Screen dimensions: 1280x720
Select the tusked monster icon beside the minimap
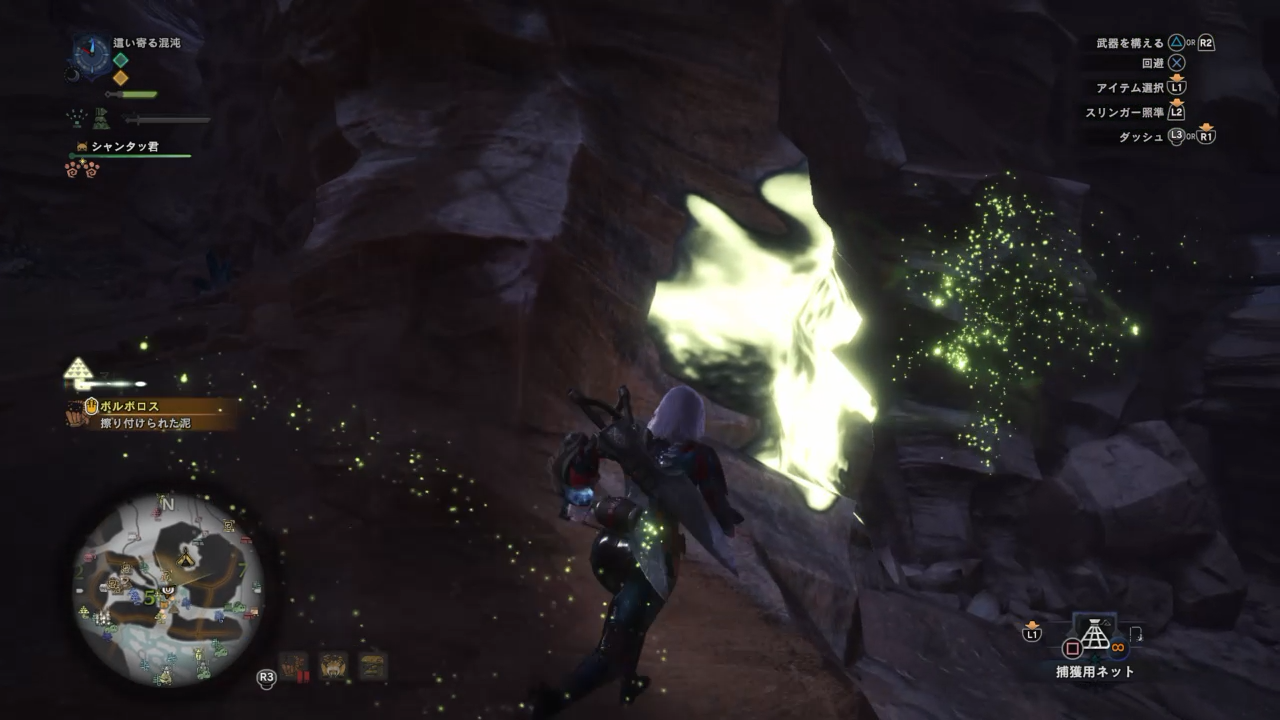pos(332,666)
